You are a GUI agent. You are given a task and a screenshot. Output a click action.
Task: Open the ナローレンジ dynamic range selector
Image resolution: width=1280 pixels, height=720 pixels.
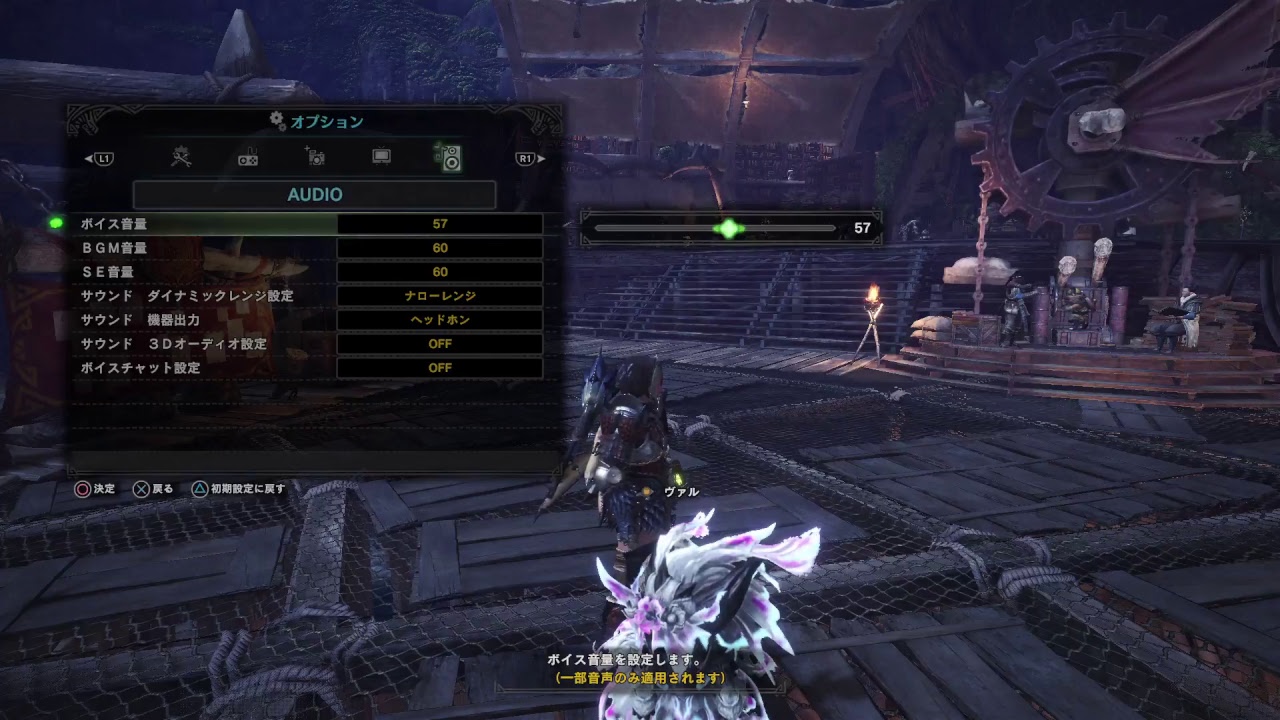coord(440,295)
